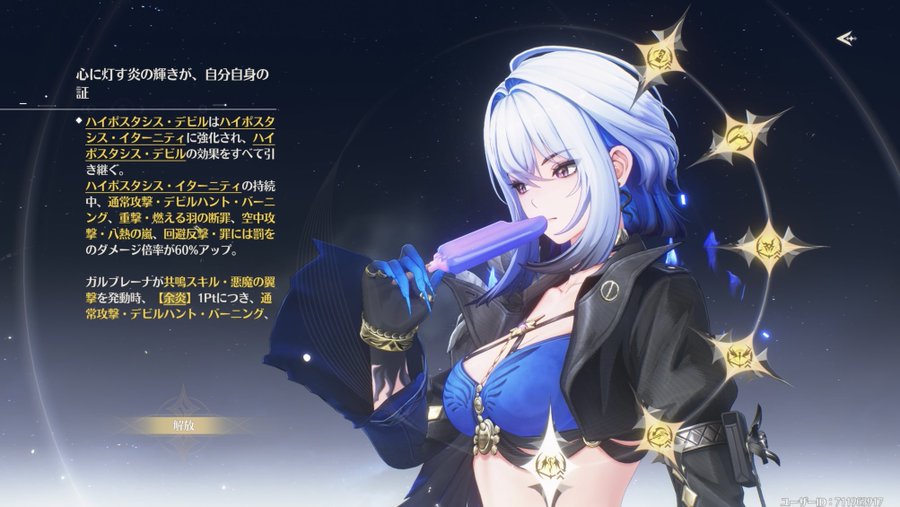Select the white-glowing resonance chain node
This screenshot has height=507, width=900.
pos(550,464)
